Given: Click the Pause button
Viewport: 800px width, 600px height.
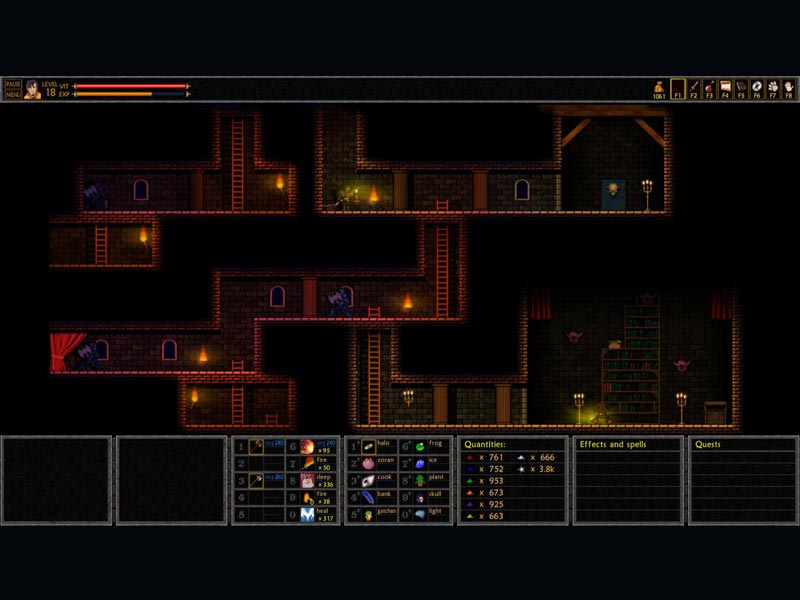Looking at the screenshot, I should 12,85.
